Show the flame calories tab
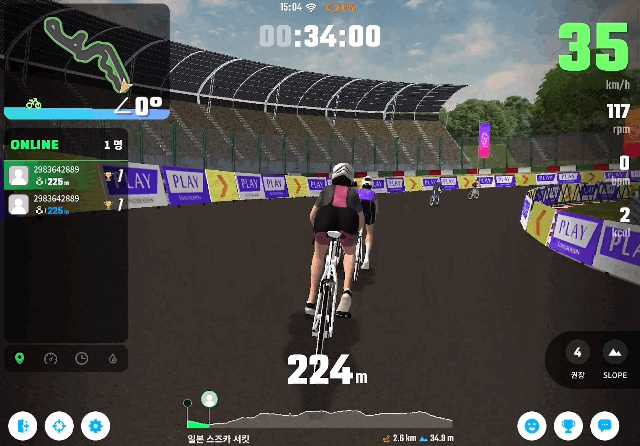640x446 pixels. pyautogui.click(x=110, y=358)
